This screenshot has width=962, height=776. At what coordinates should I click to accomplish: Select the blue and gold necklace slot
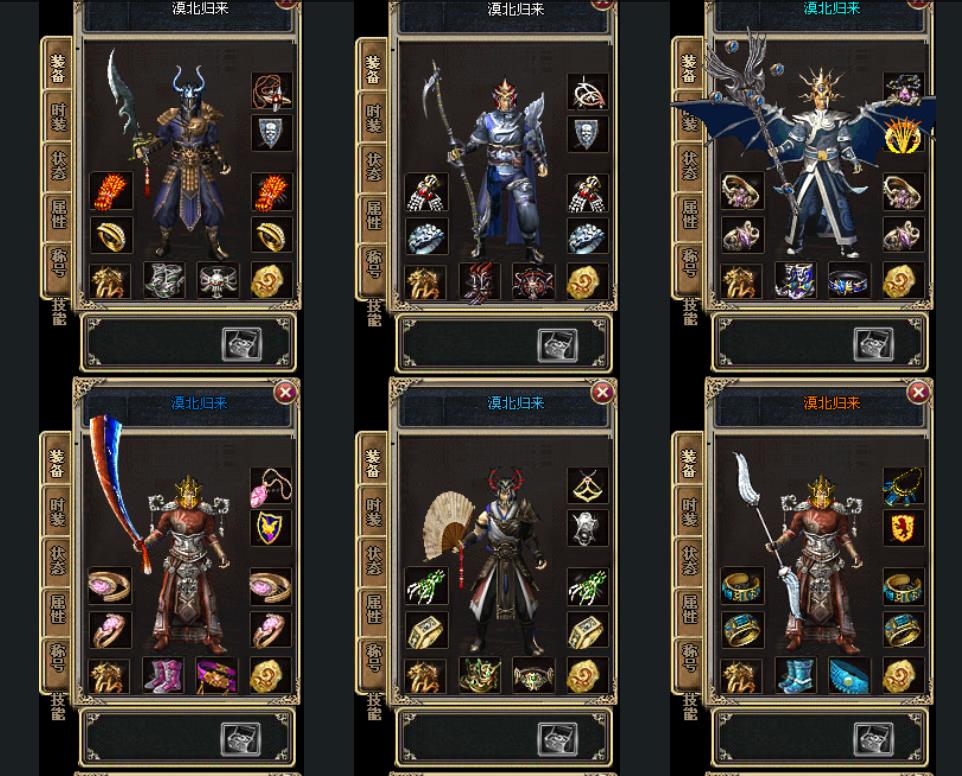point(903,488)
